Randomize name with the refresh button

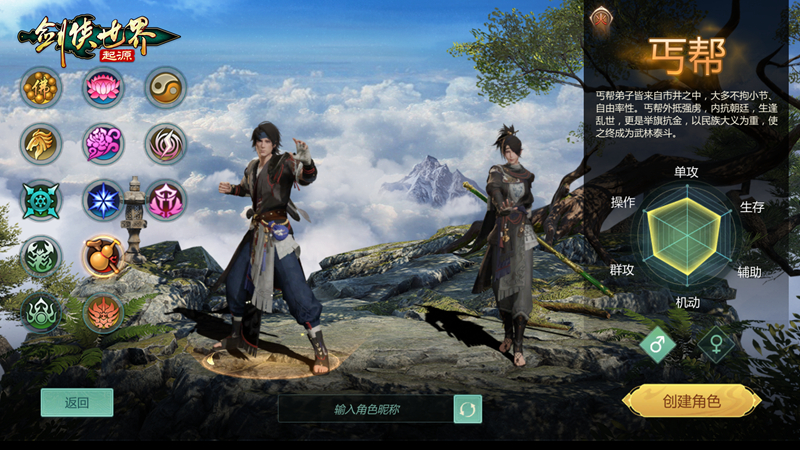tap(467, 409)
